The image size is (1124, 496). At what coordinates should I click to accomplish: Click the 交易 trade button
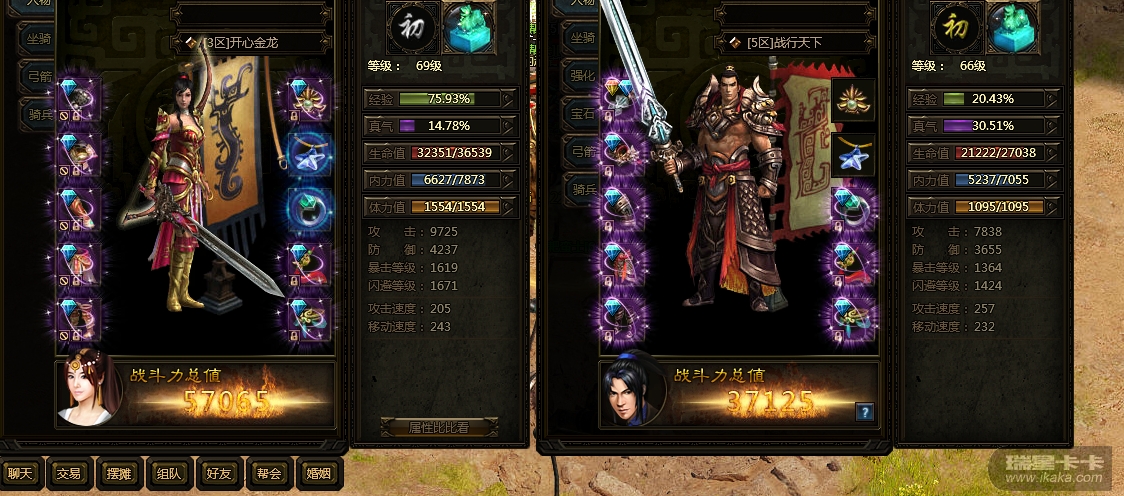pos(68,473)
